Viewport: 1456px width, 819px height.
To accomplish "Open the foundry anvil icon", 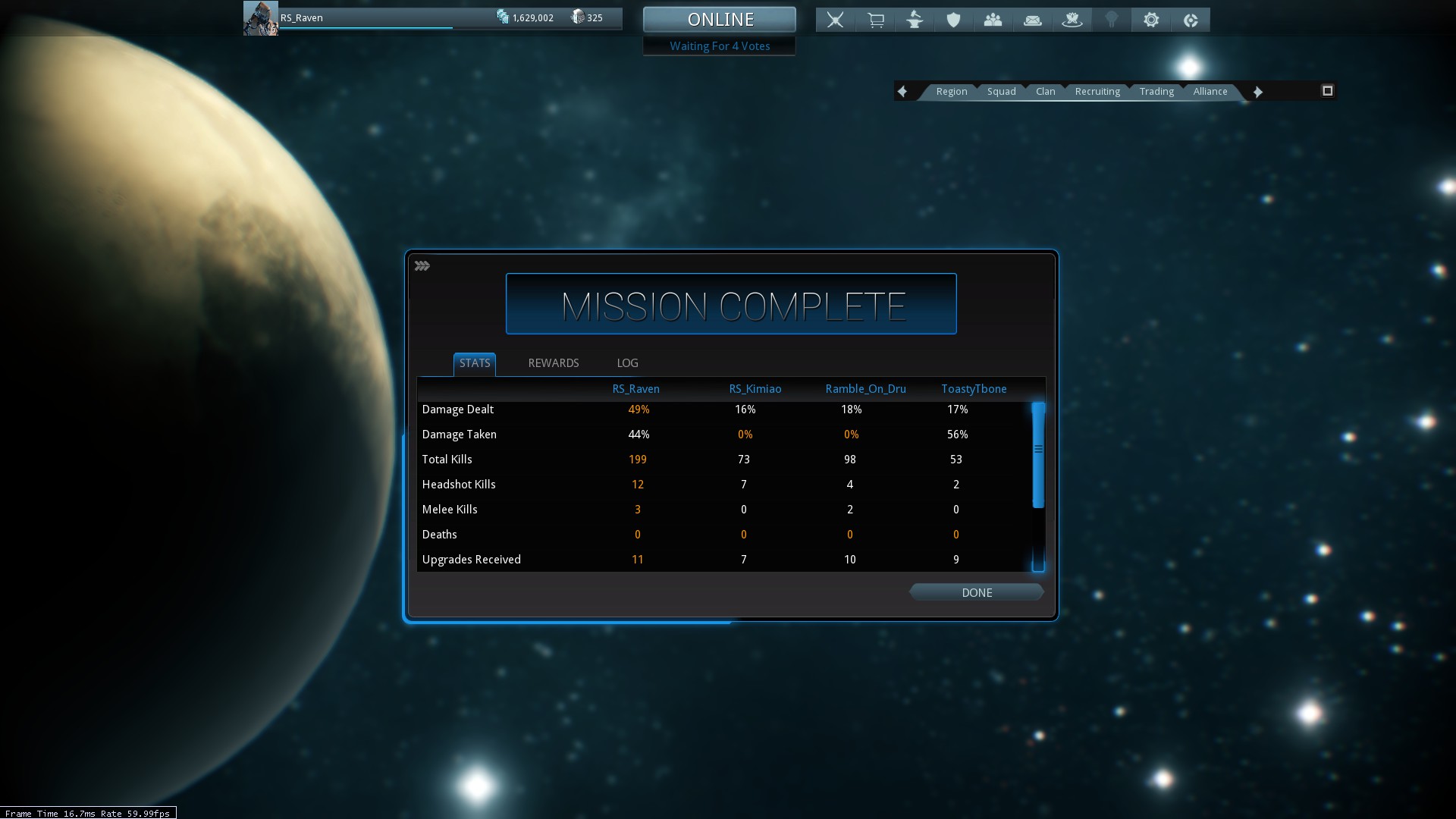I will [915, 20].
